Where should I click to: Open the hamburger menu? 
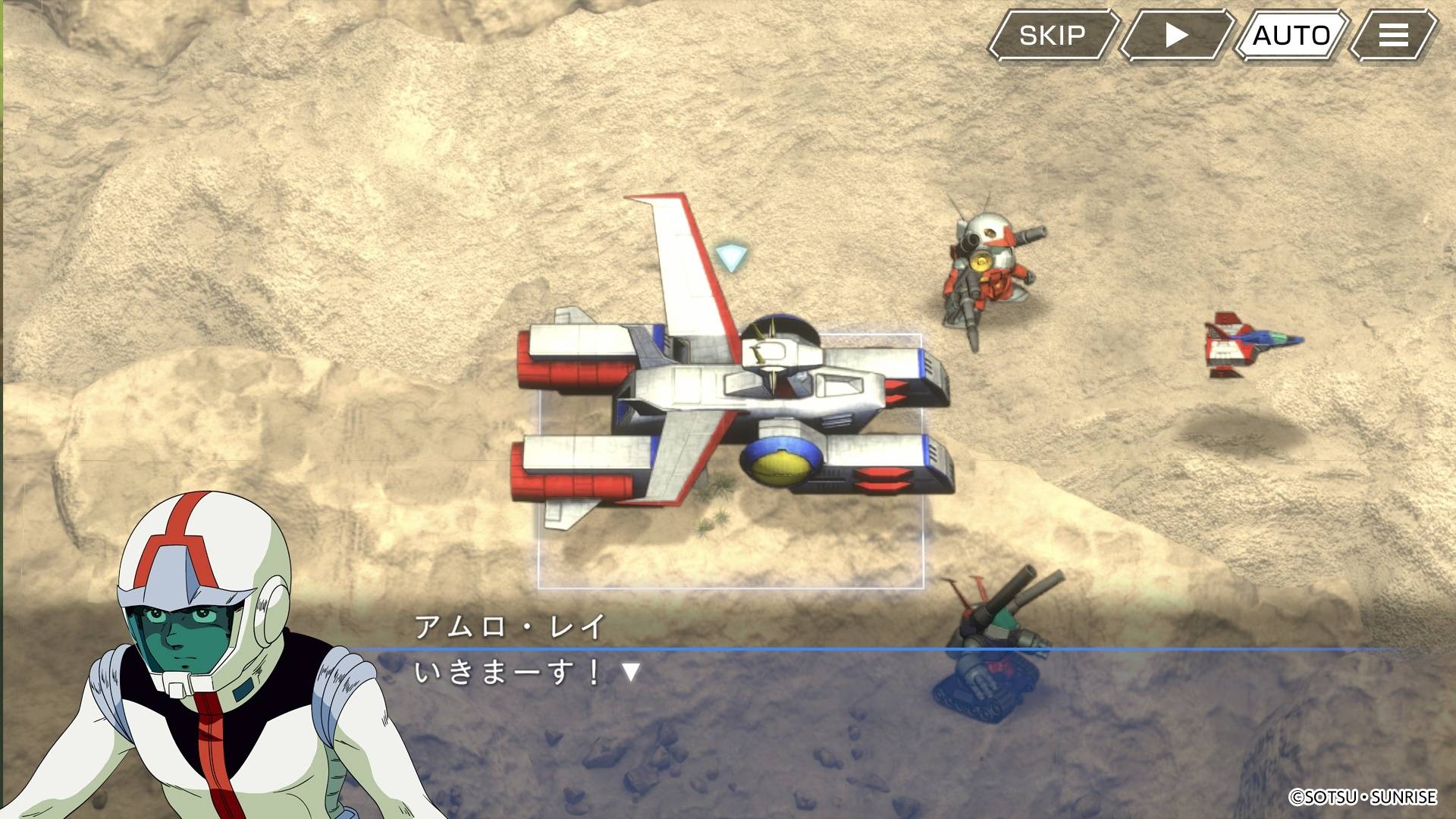[x=1393, y=35]
